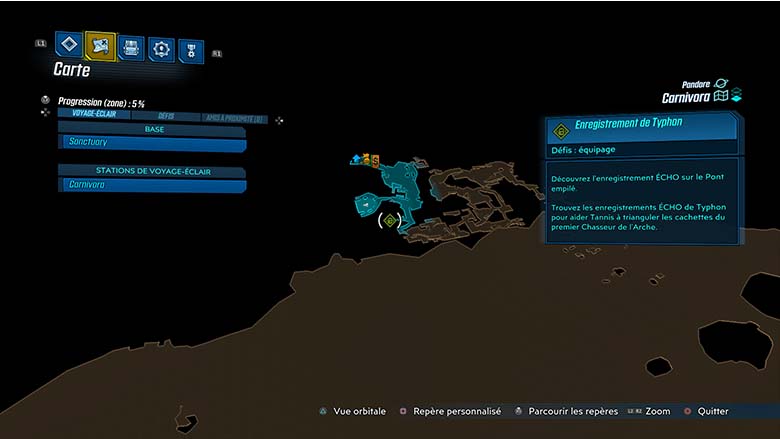The height and width of the screenshot is (439, 780).
Task: Open the Enregistrement de Typhon challenge header
Action: tap(642, 128)
